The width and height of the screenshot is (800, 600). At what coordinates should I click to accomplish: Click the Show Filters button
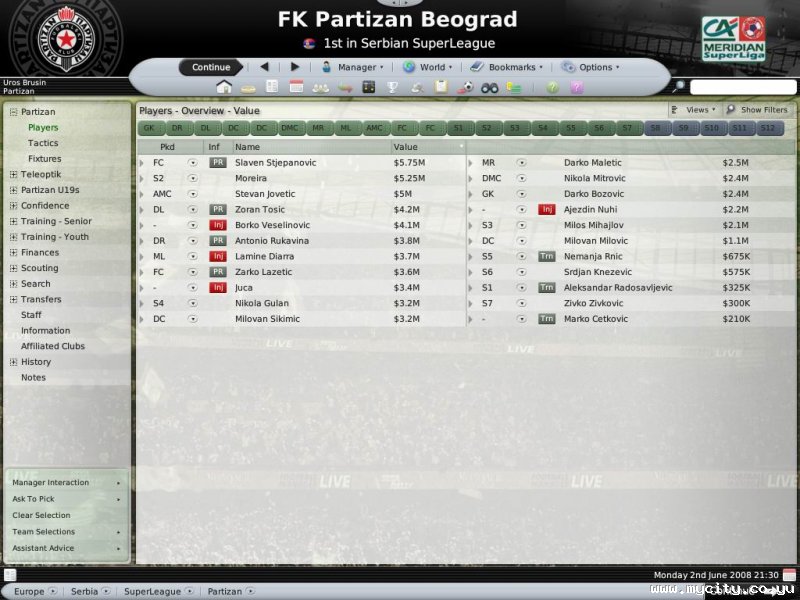pos(757,110)
